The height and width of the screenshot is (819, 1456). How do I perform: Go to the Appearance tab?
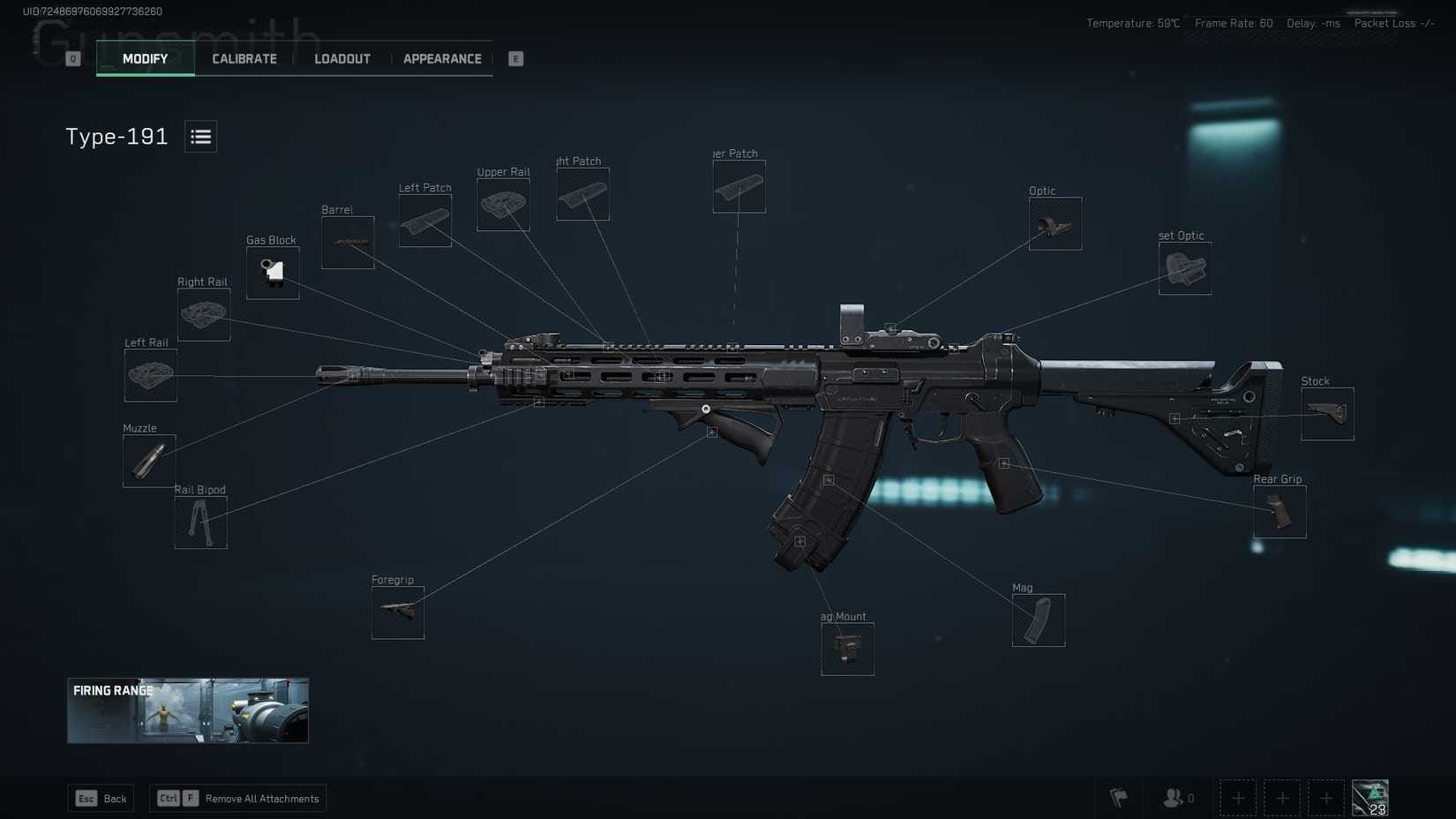click(442, 59)
